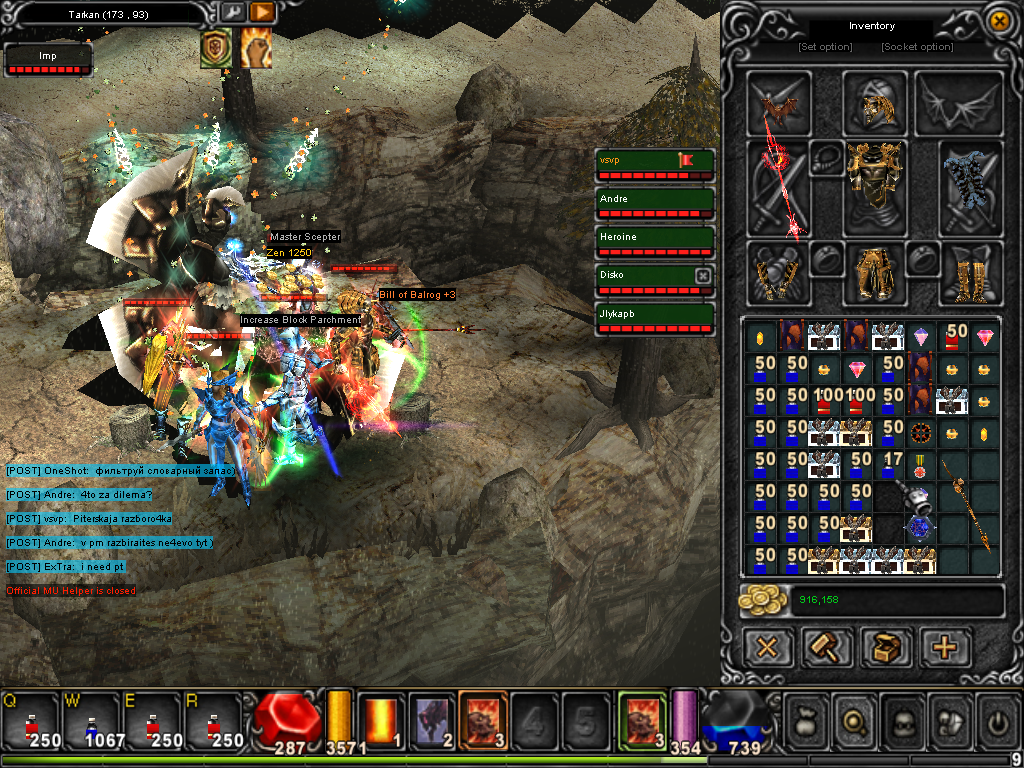The height and width of the screenshot is (768, 1024).
Task: Select the medal item in the inventory grid
Action: (921, 464)
